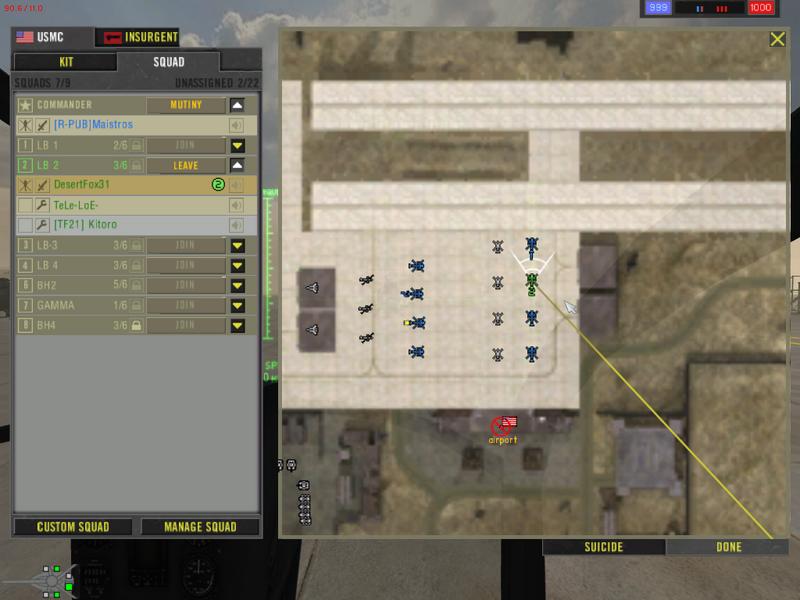Screen dimensions: 800x600
Task: Confirm with the DONE button
Action: tap(729, 547)
